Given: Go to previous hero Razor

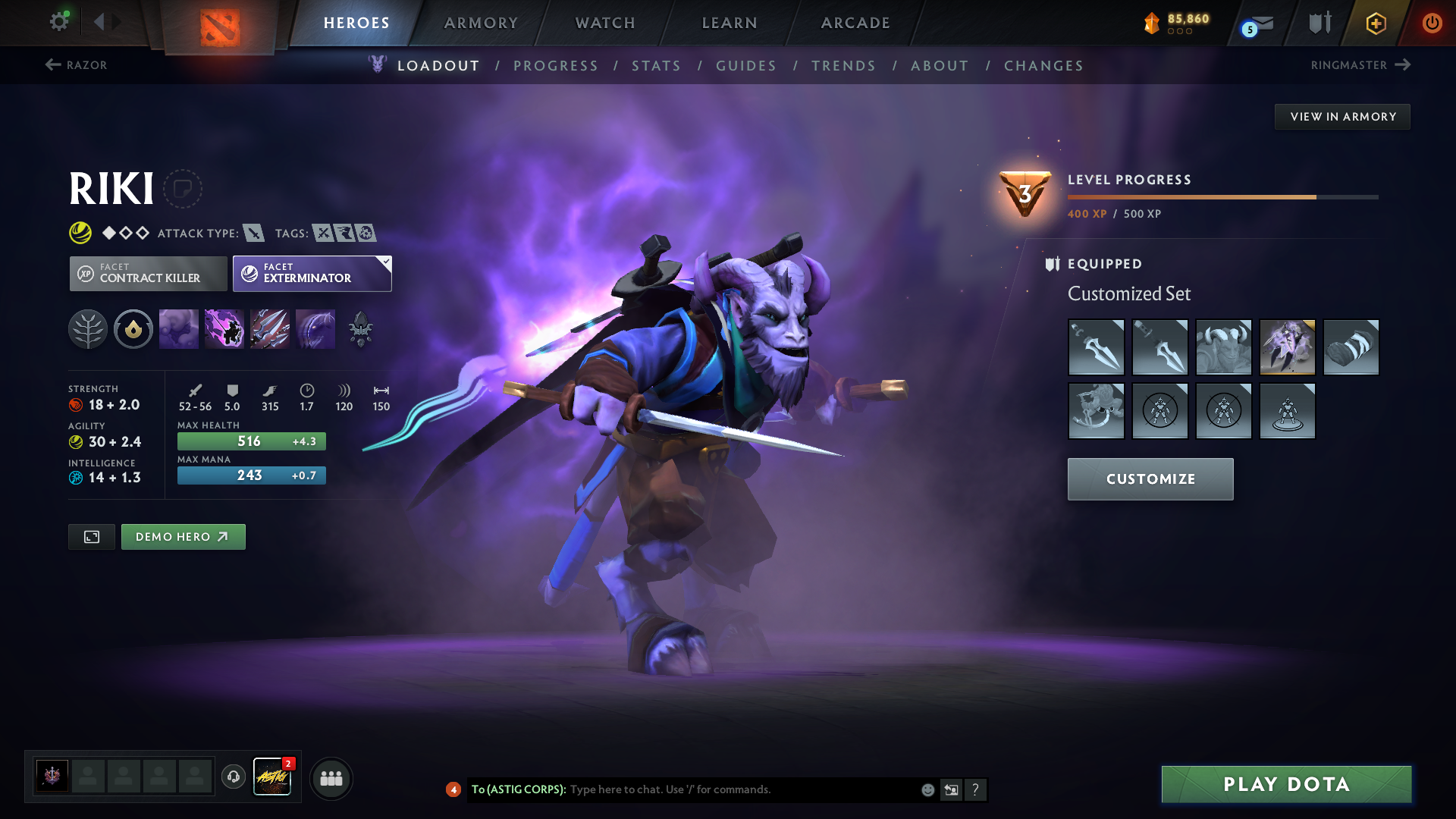Looking at the screenshot, I should click(x=76, y=65).
